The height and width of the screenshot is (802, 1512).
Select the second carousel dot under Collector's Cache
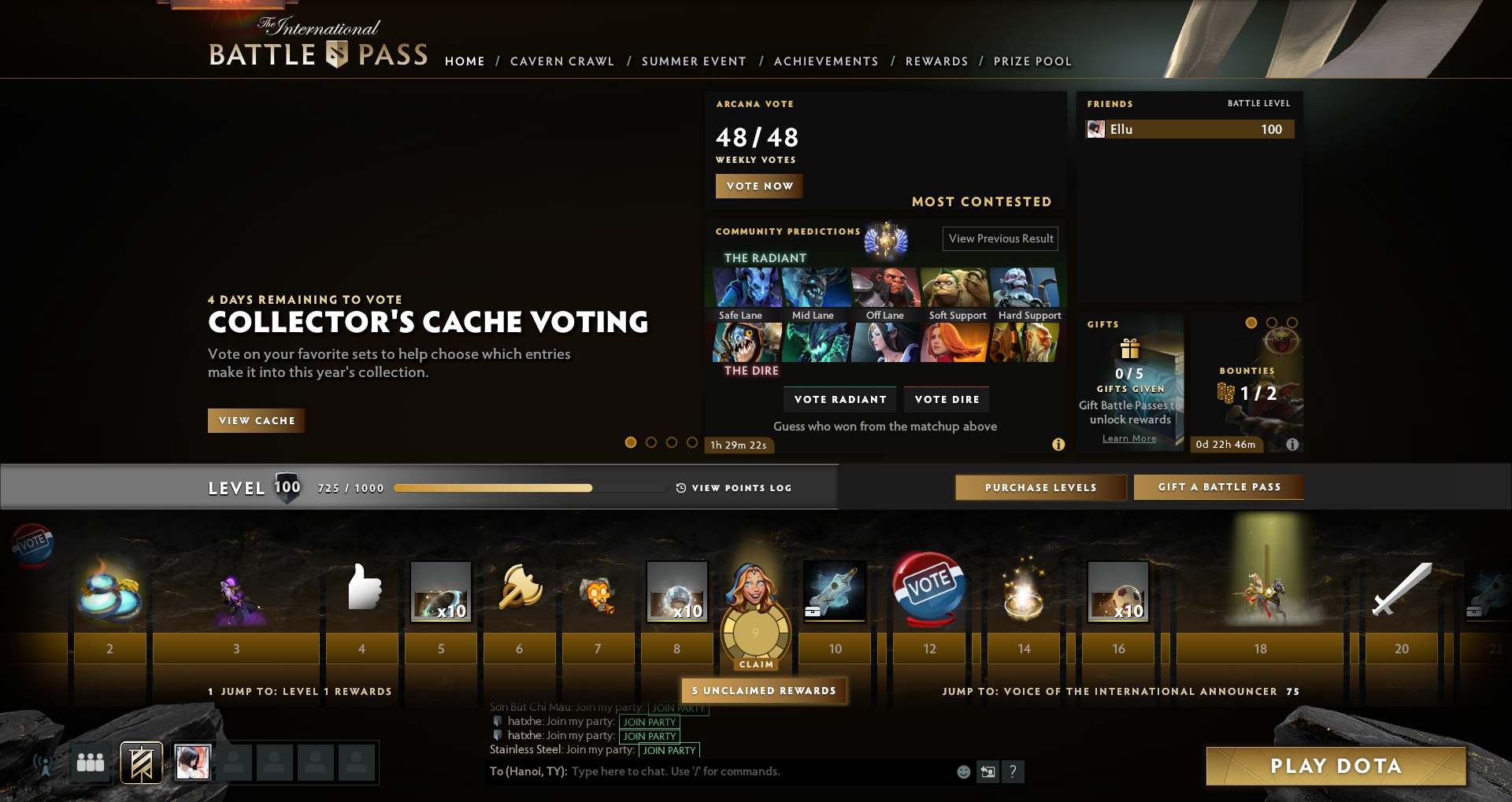click(651, 442)
